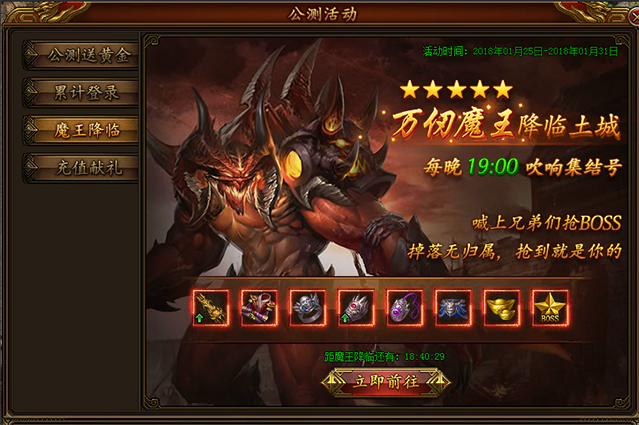639x425 pixels.
Task: Click the BOSS star reward icon
Action: (550, 308)
